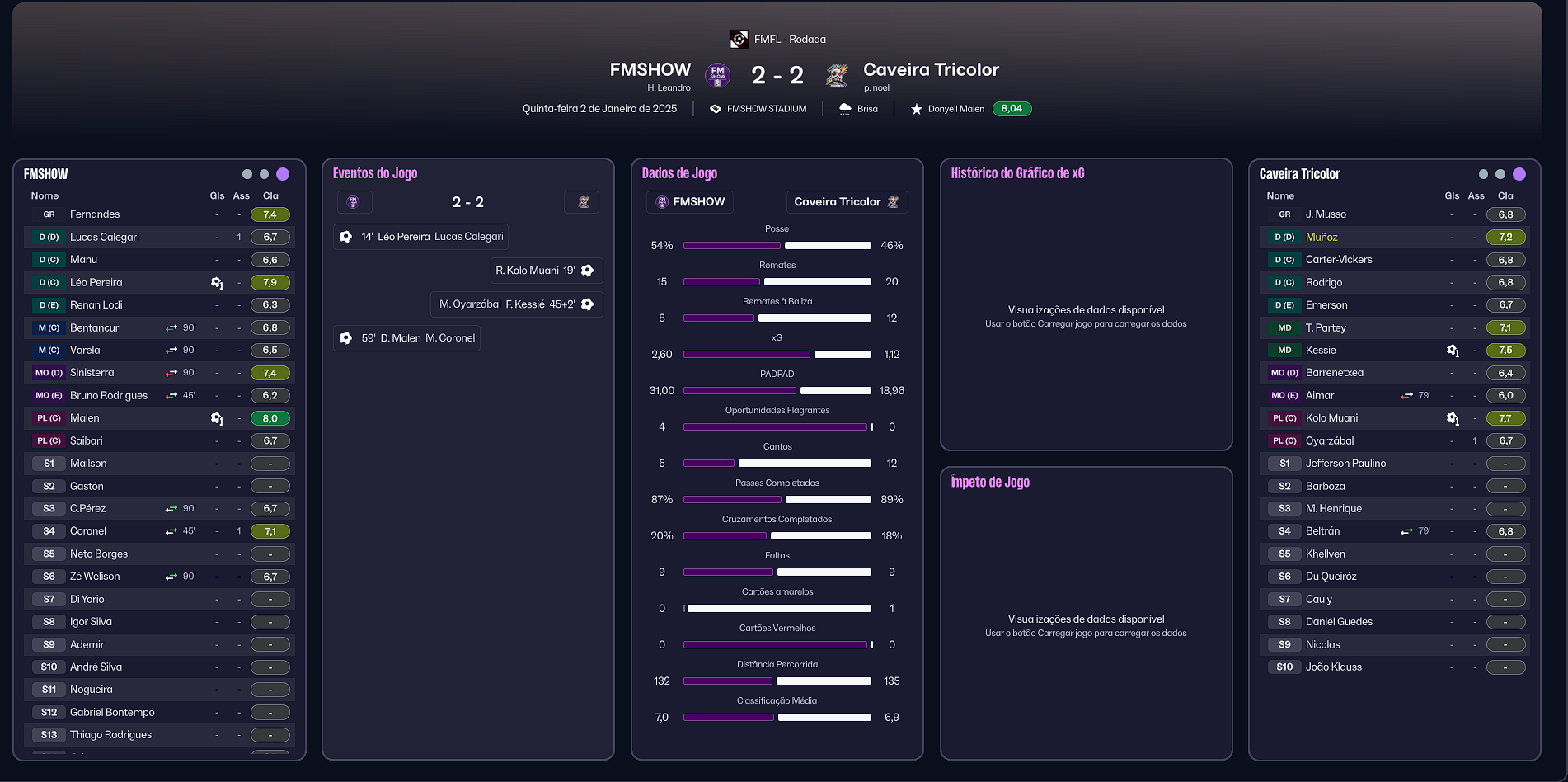This screenshot has width=1568, height=782.
Task: View Donyell Malen player of the match
Action: (955, 109)
